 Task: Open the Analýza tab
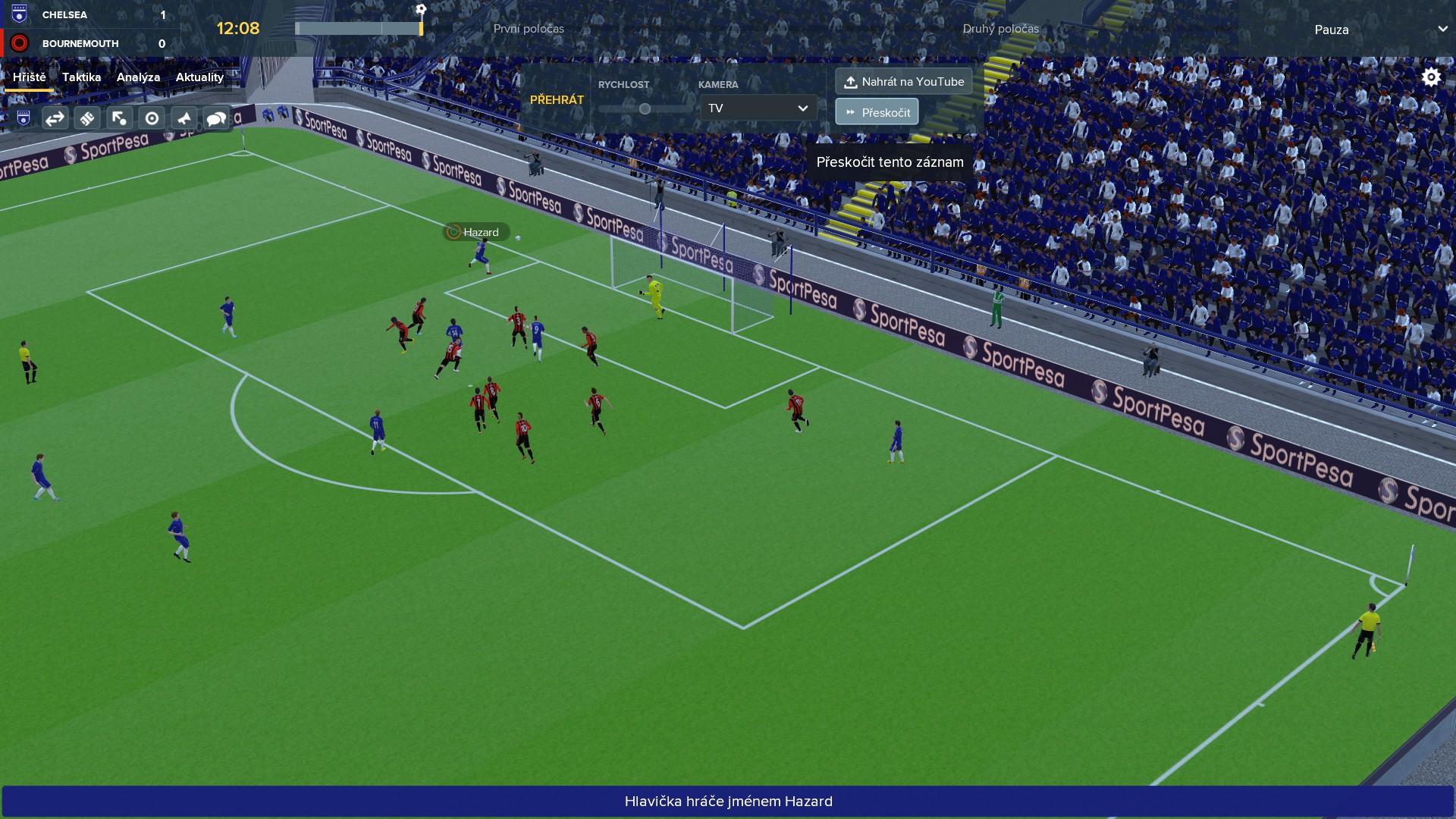(137, 77)
